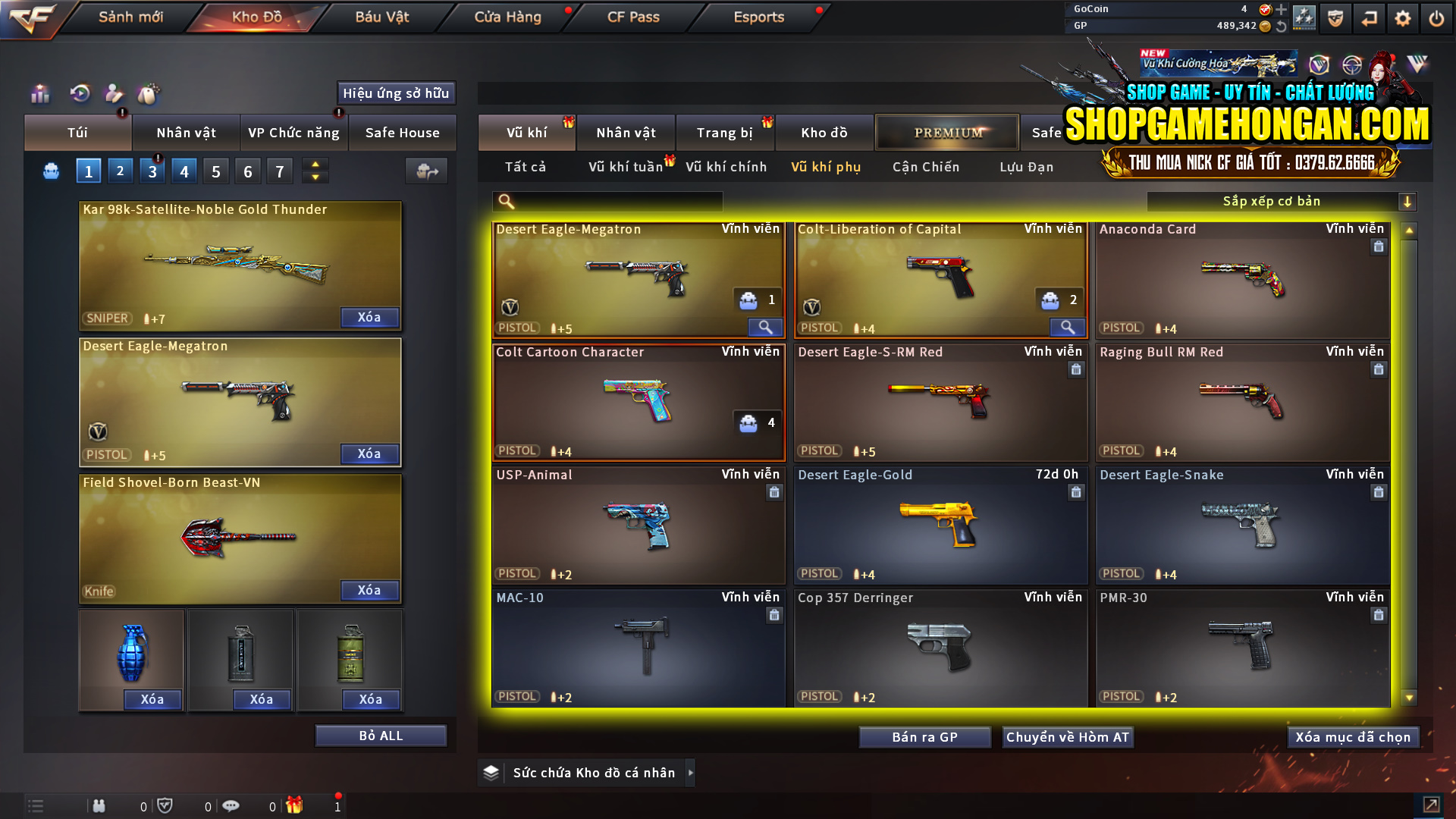Viewport: 1456px width, 819px height.
Task: Click the power/logout icon at top right
Action: pos(1437,17)
